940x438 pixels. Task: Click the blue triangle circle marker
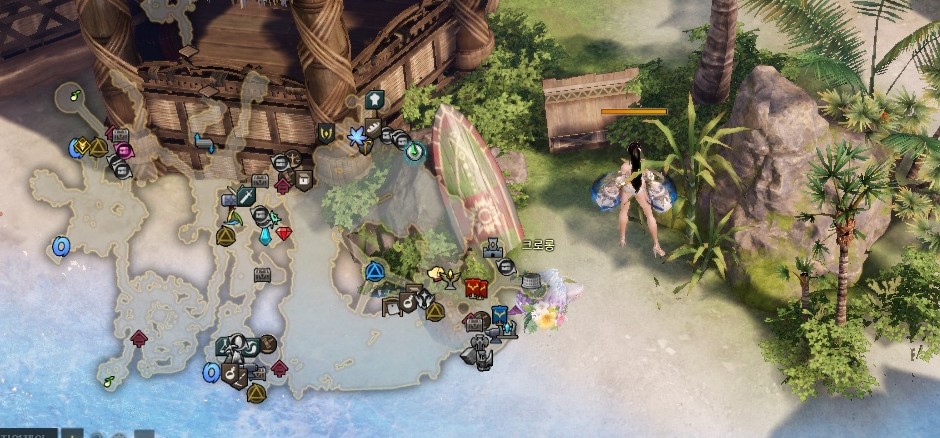[x=374, y=270]
